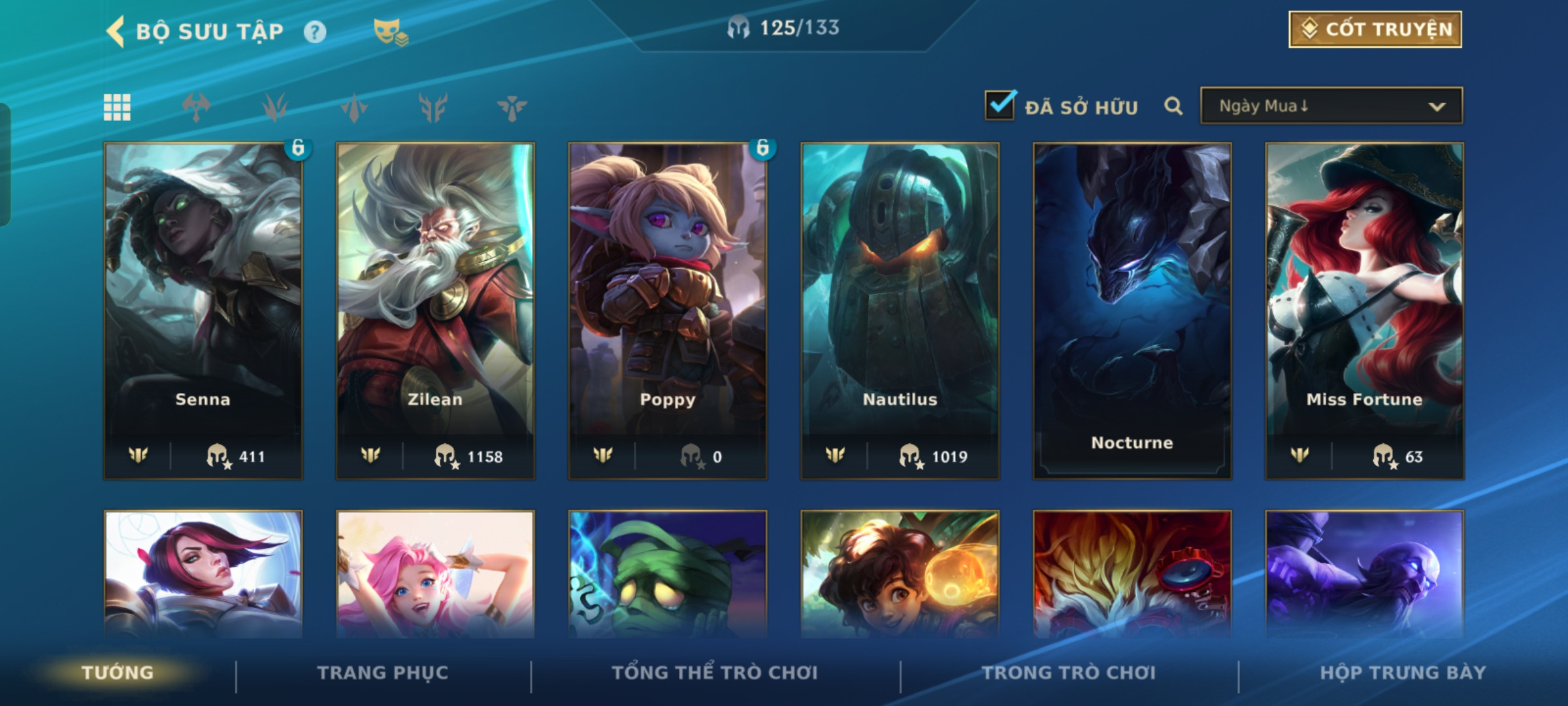
Task: Open the Tổng Thể Trò Chơi tab
Action: [714, 673]
